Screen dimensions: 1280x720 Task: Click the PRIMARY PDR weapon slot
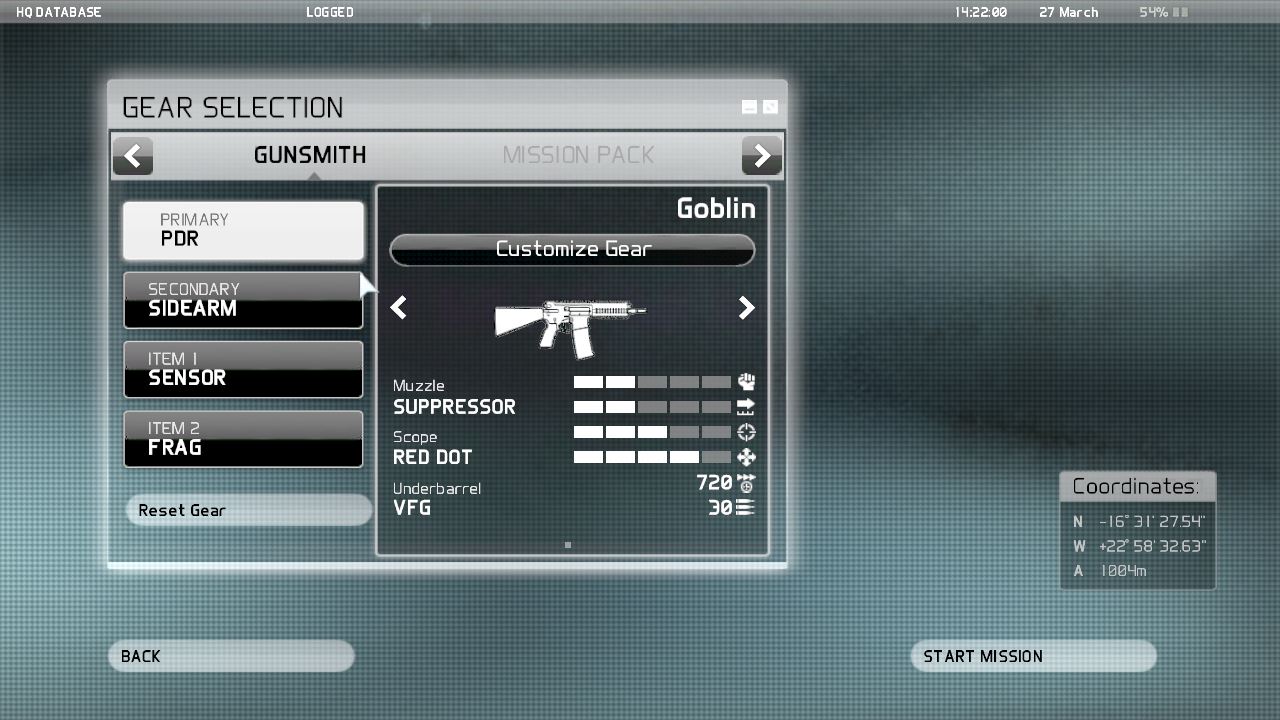click(243, 230)
